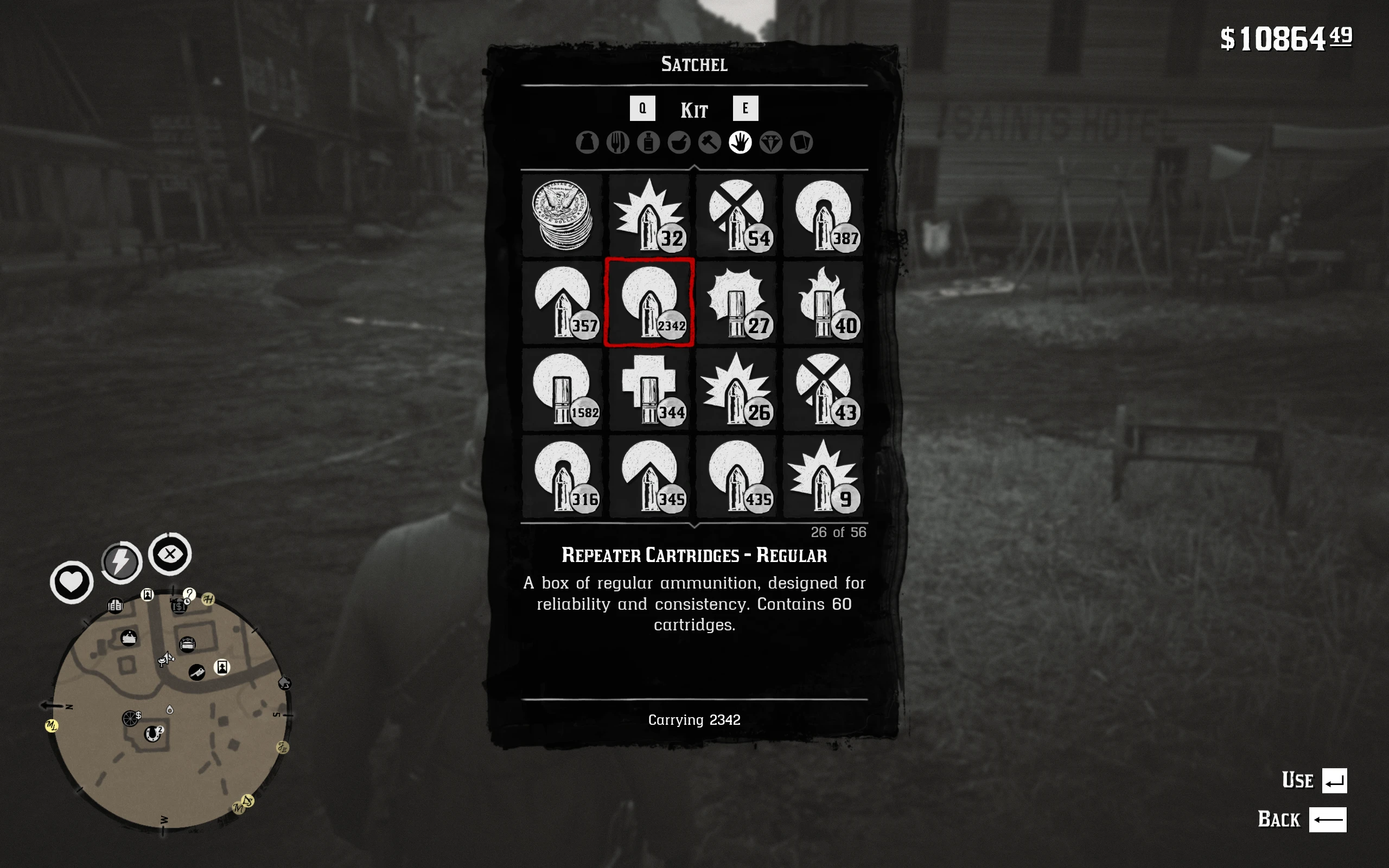Click the circular town minimap
Viewport: 1389px width, 868px height.
[x=170, y=711]
